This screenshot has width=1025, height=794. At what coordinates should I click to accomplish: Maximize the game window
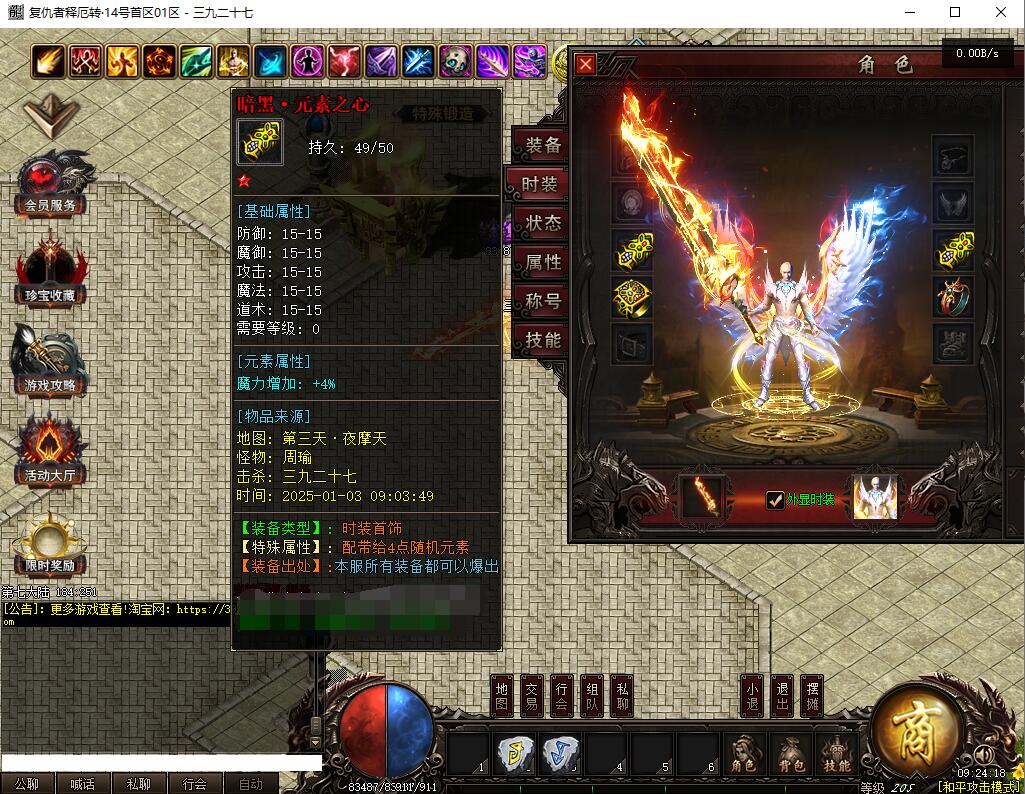[x=955, y=12]
